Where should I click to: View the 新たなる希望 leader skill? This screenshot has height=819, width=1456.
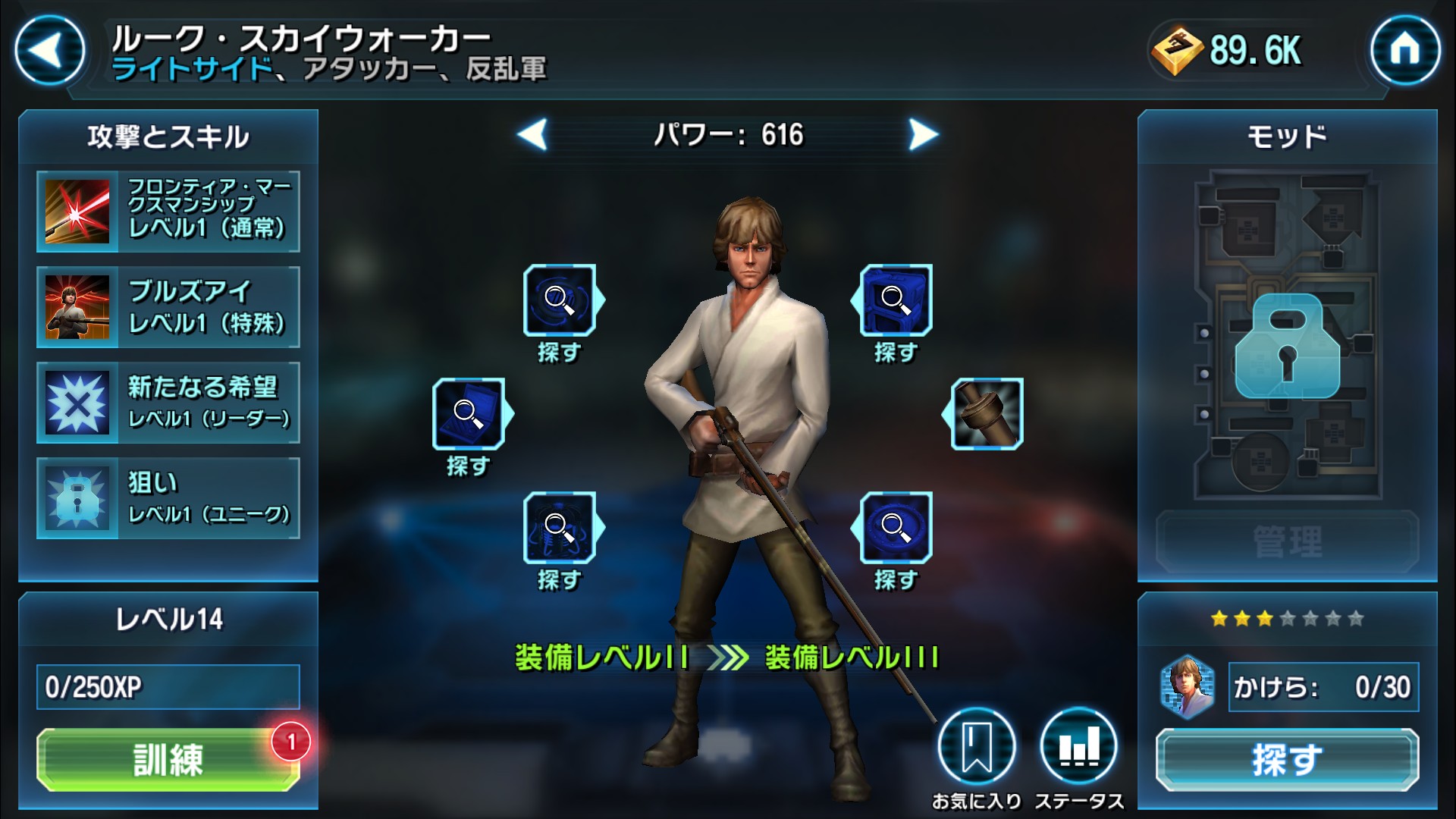[x=168, y=403]
